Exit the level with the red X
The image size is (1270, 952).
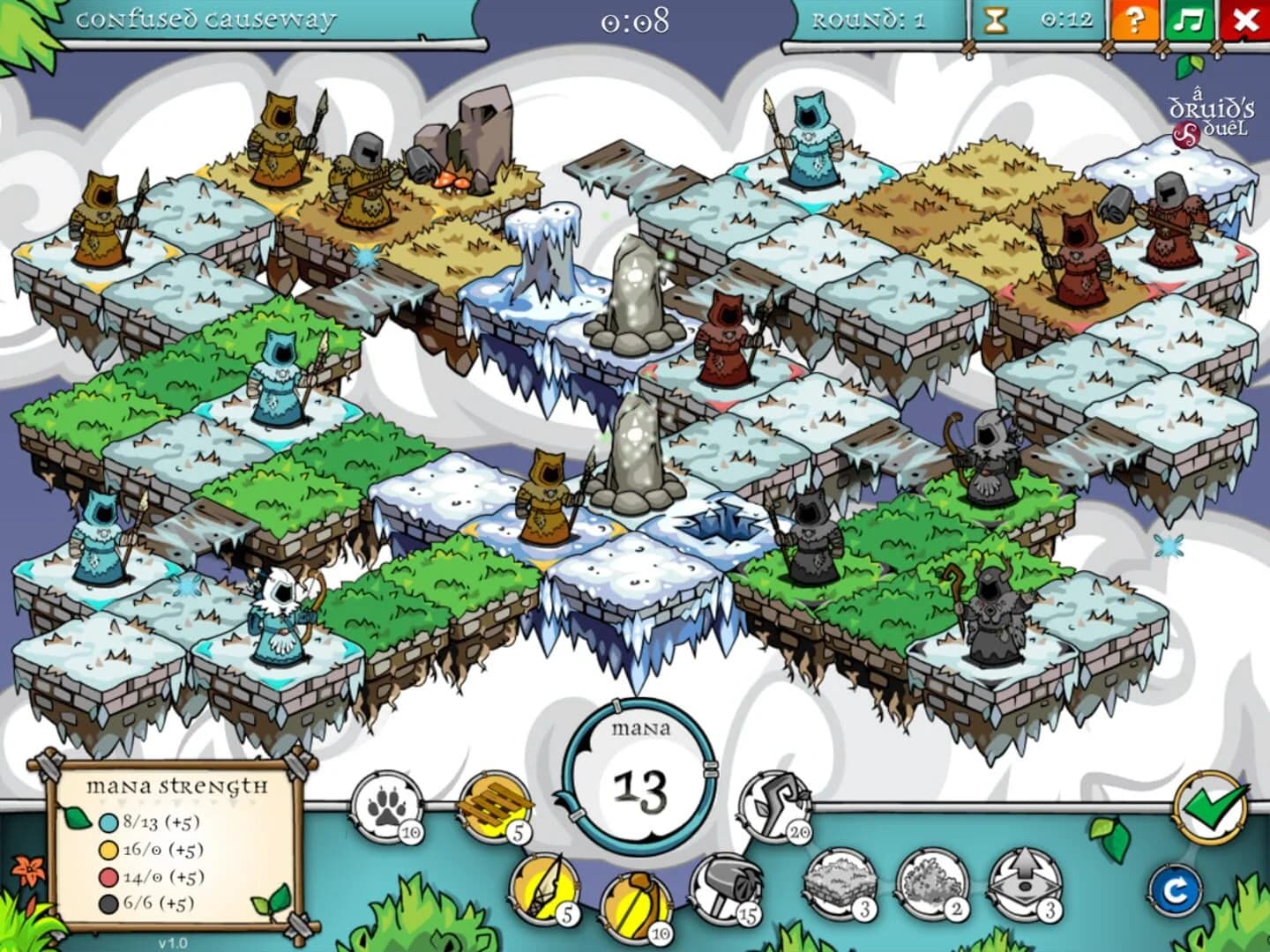click(x=1244, y=20)
